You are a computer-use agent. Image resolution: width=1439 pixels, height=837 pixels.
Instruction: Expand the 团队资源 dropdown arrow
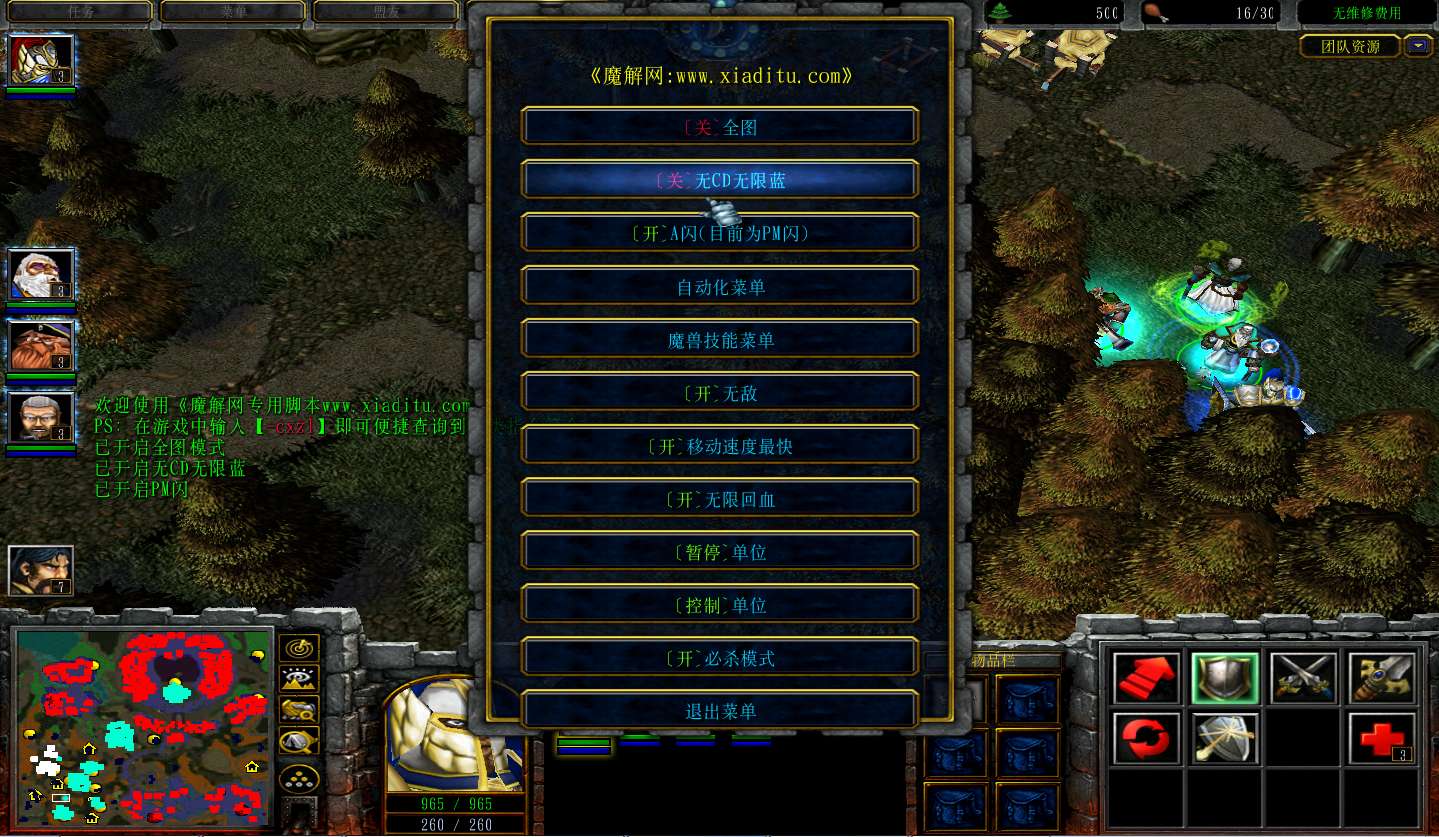point(1417,46)
